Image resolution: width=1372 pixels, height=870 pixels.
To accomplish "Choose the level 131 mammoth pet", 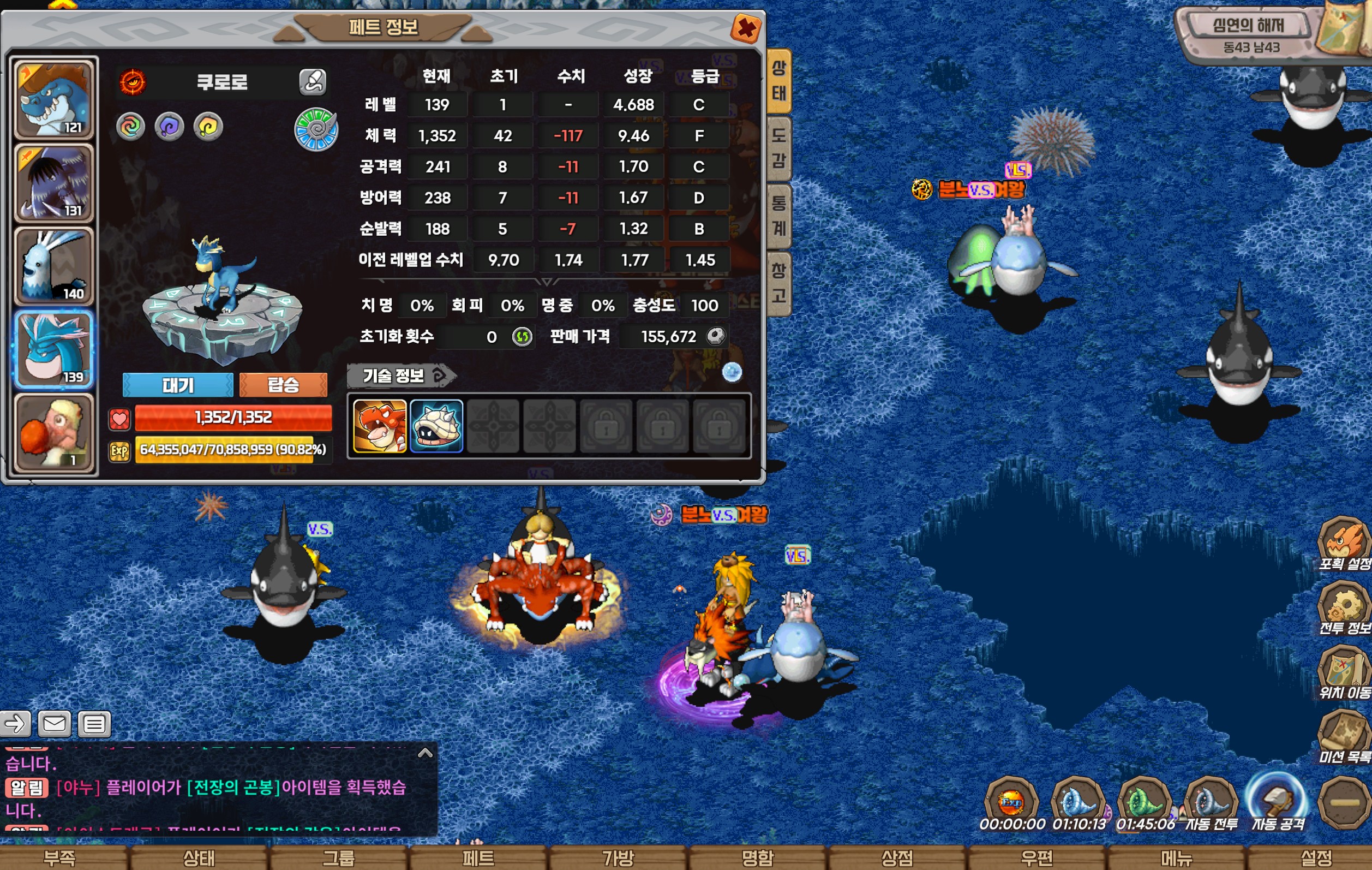I will point(54,182).
